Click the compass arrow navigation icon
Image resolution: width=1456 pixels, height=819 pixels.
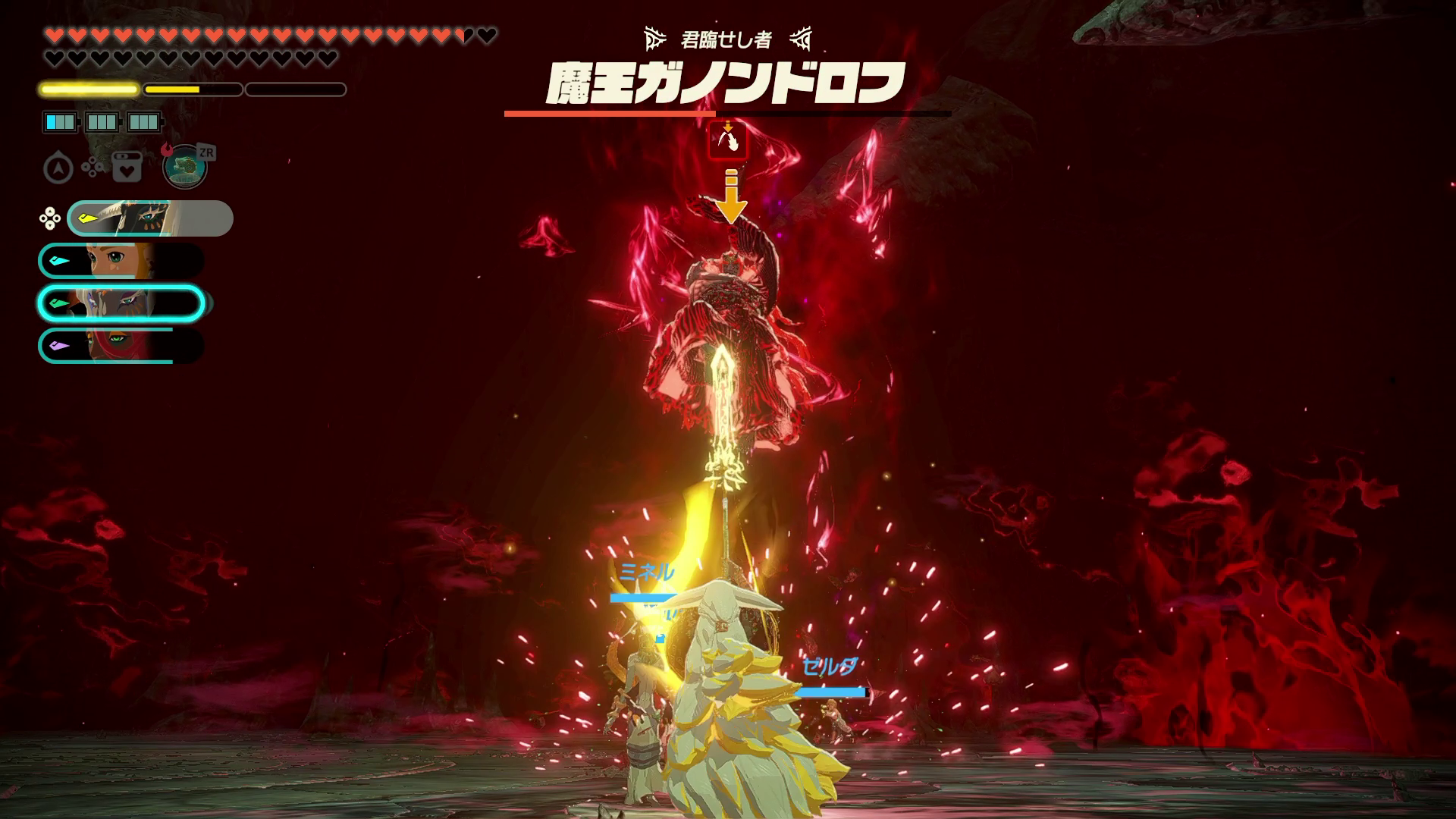tap(58, 168)
